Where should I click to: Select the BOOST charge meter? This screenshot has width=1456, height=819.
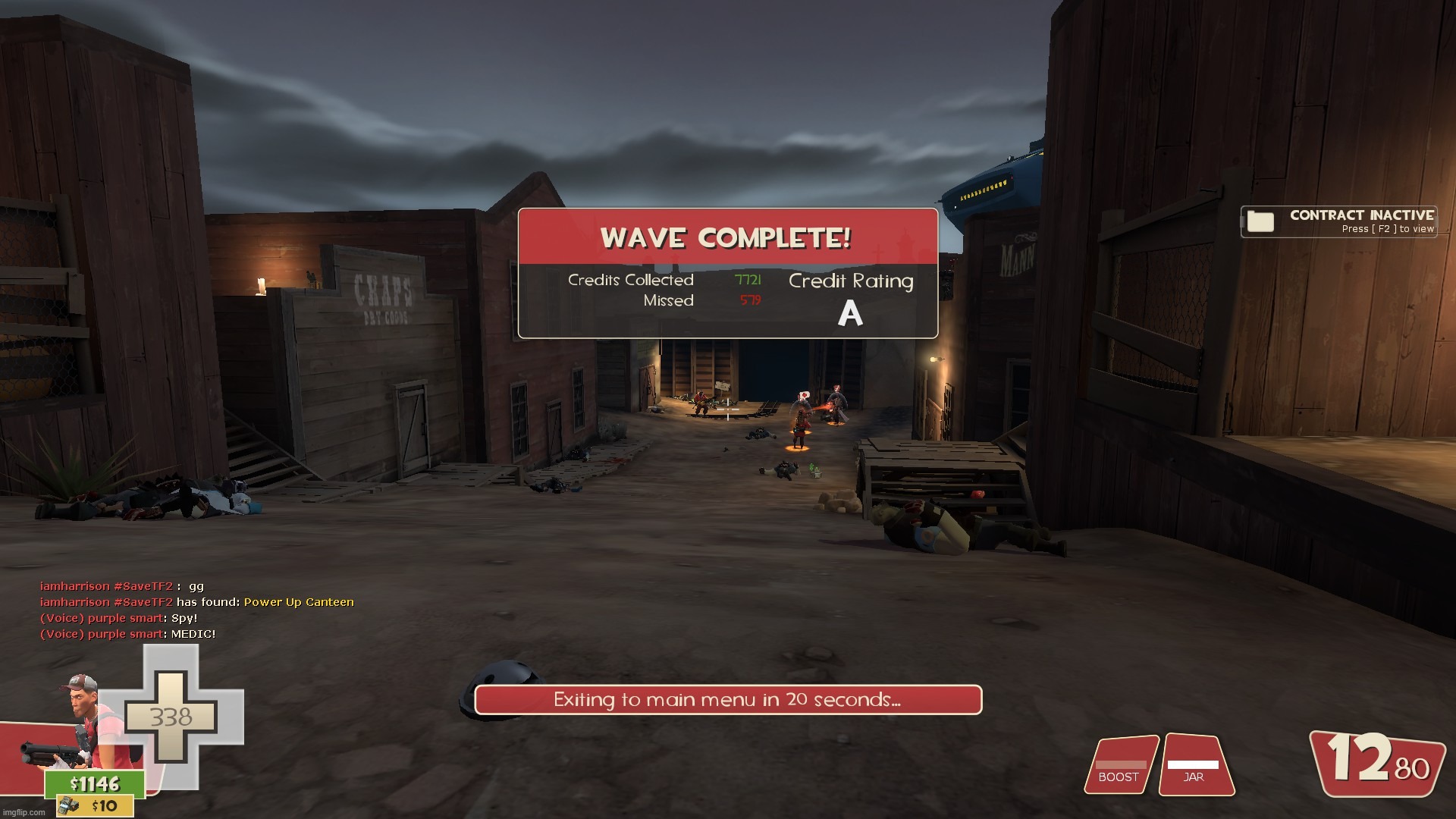point(1120,766)
